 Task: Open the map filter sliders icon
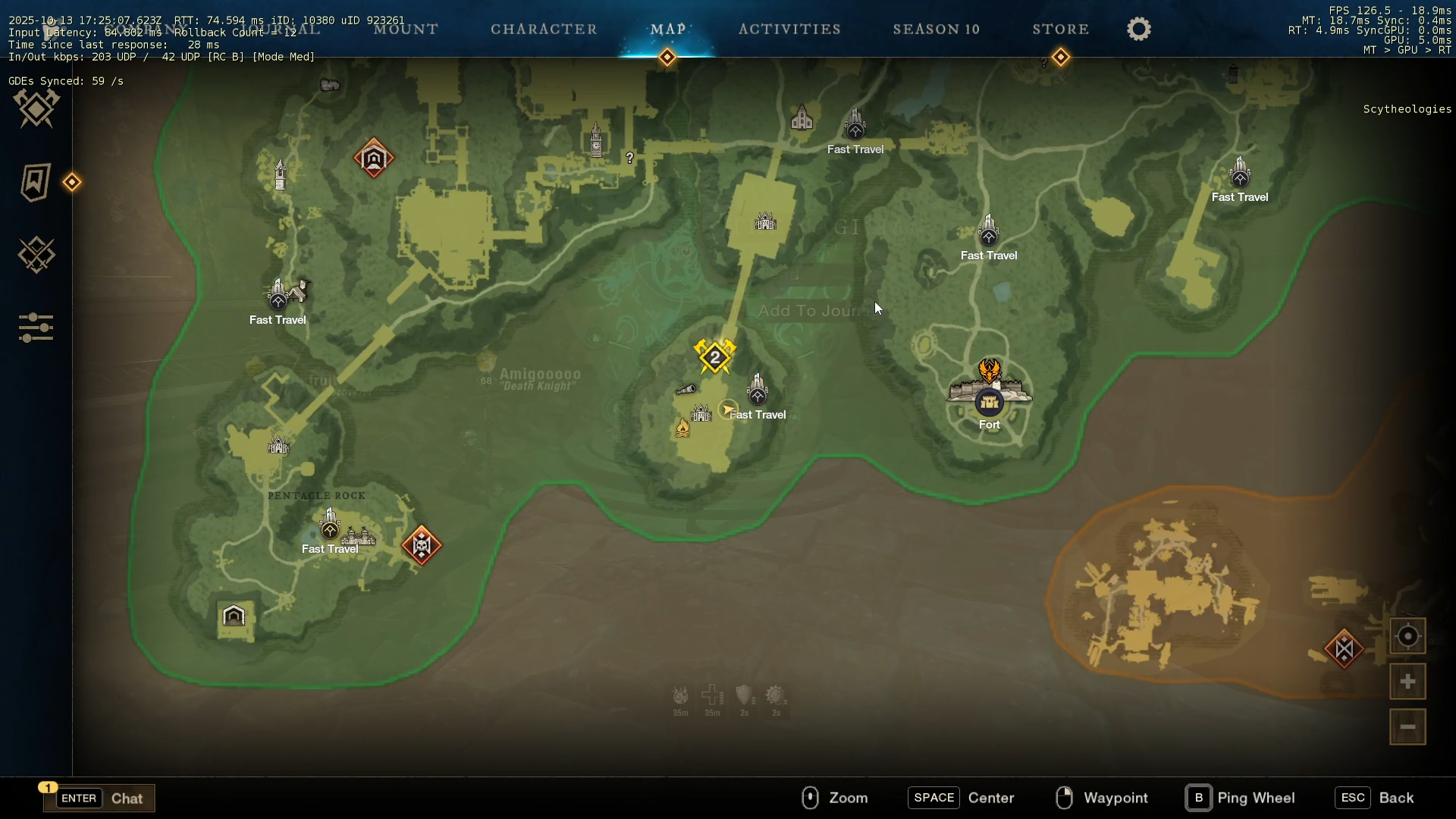[x=36, y=328]
